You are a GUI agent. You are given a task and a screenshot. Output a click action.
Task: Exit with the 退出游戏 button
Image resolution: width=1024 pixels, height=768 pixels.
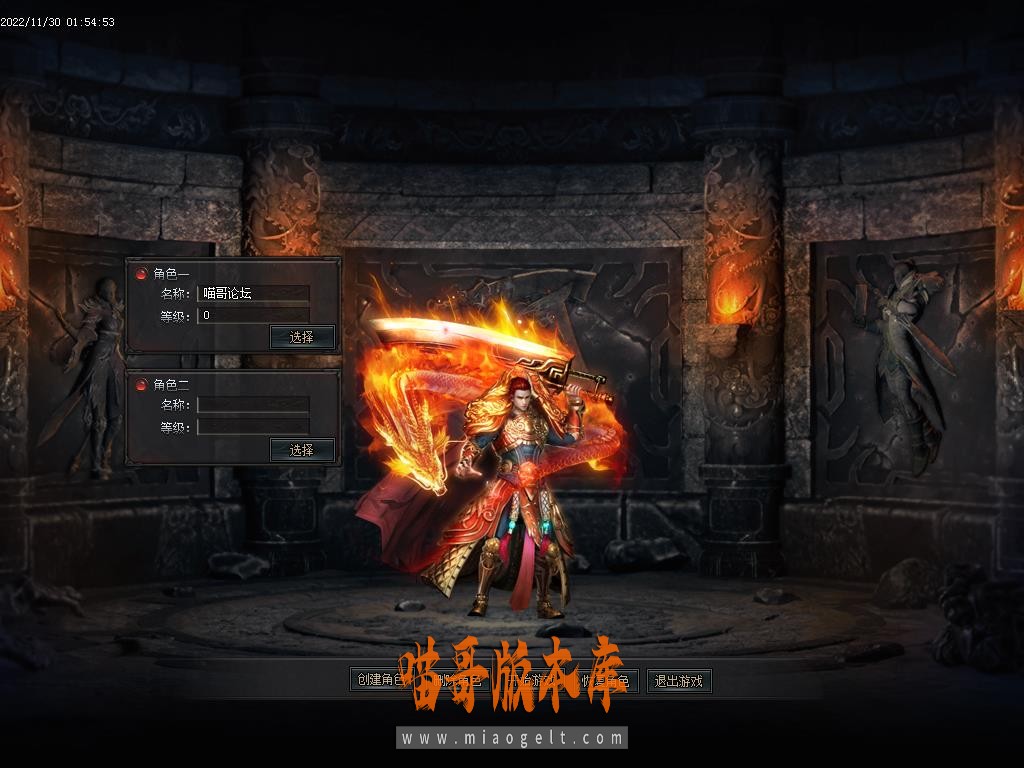point(679,681)
